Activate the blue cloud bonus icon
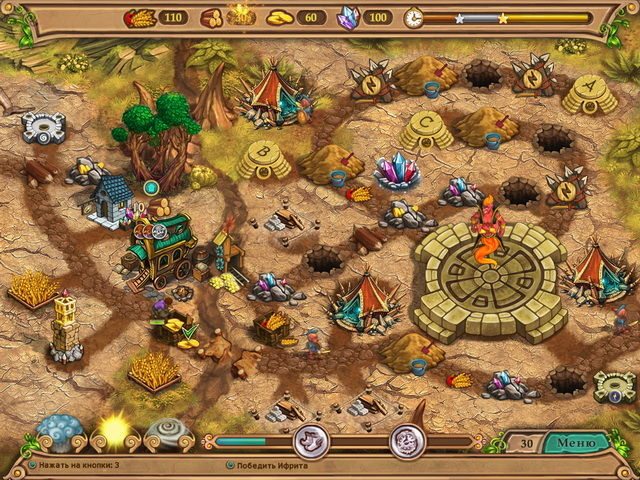The height and width of the screenshot is (480, 640). (x=61, y=433)
